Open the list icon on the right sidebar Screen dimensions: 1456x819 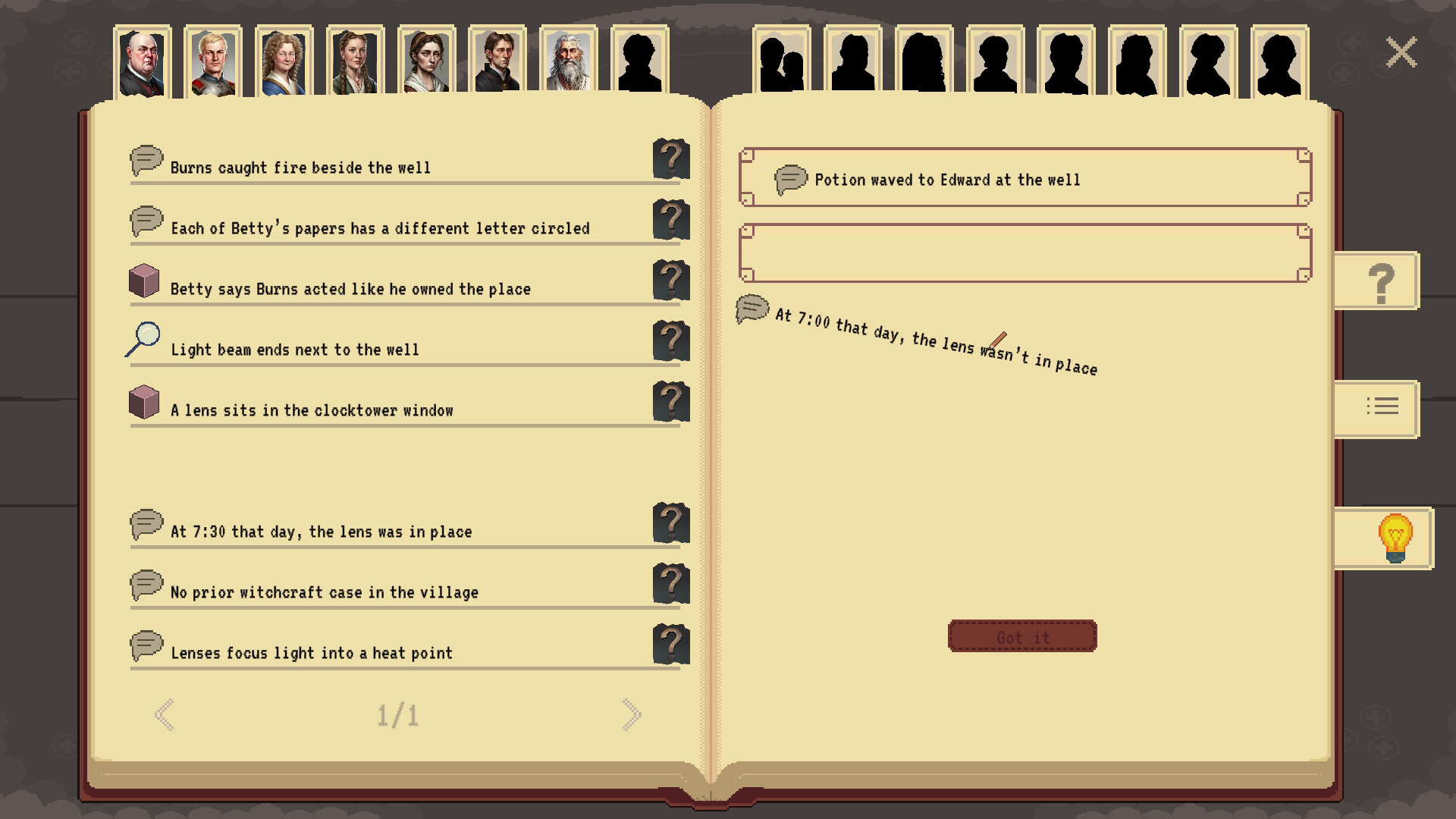pos(1382,408)
